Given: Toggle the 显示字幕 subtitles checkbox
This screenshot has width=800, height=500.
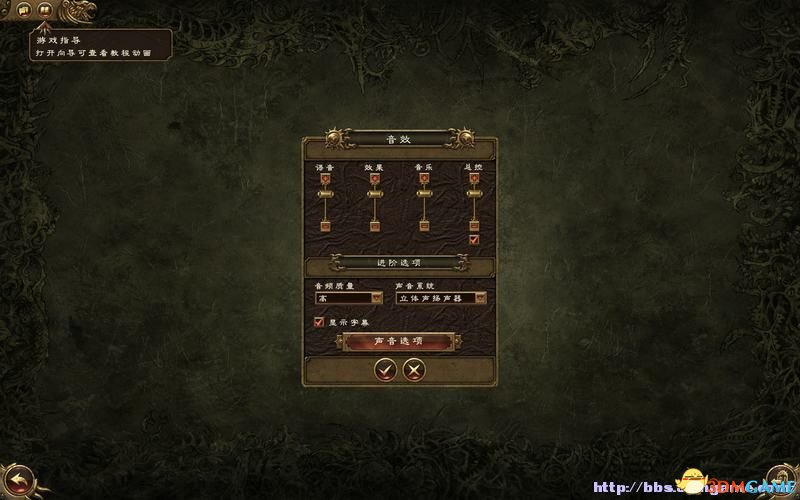Looking at the screenshot, I should (x=319, y=322).
